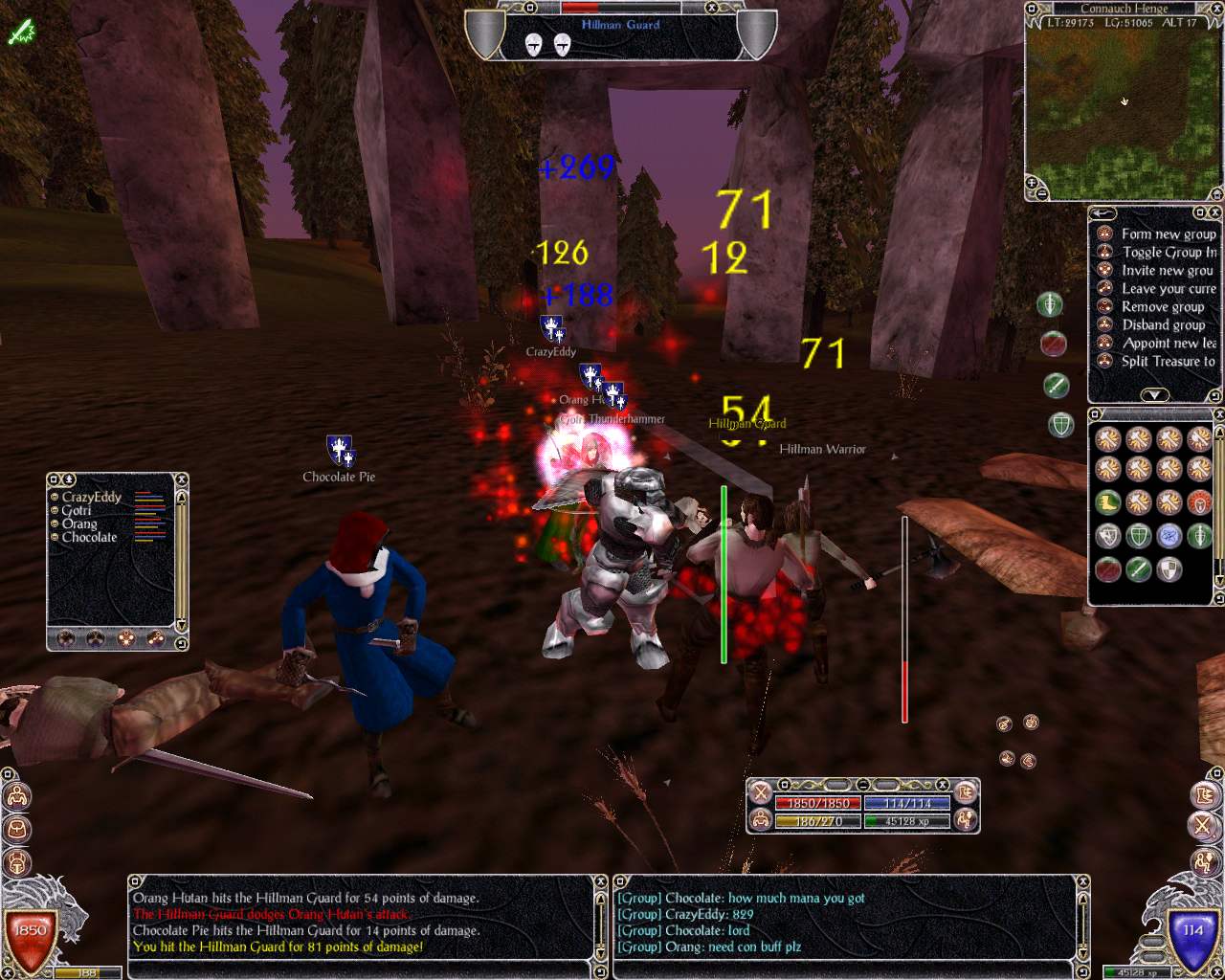Viewport: 1225px width, 980px height.
Task: Toggle crossed swords combat icon on status bar
Action: 760,792
